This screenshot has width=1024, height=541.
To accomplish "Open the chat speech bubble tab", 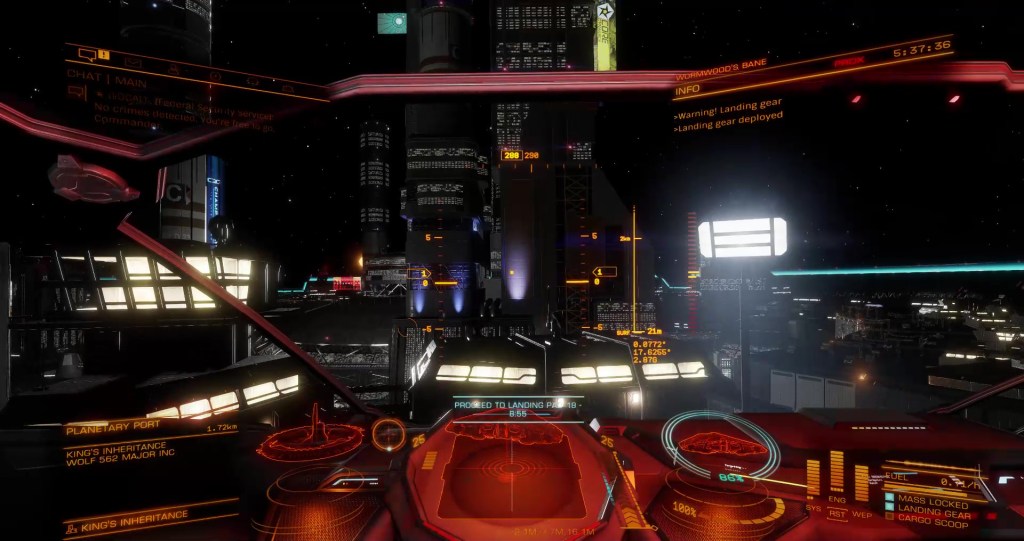I will coord(87,54).
